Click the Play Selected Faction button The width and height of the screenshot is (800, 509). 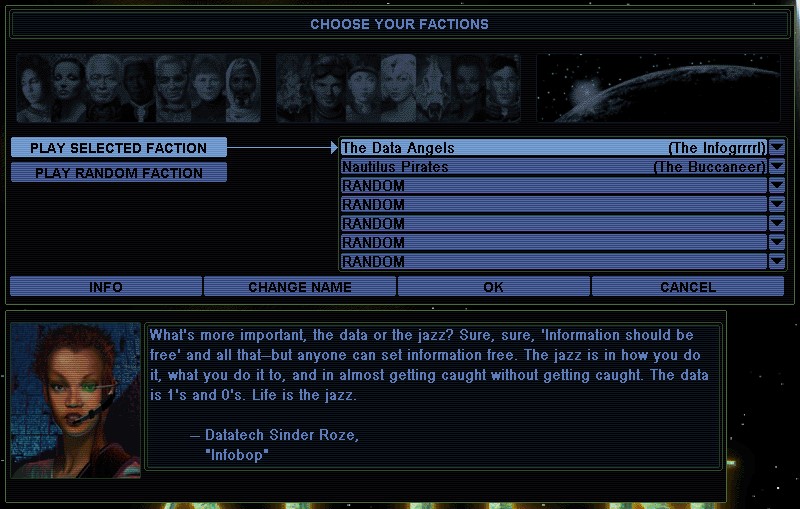click(x=119, y=148)
